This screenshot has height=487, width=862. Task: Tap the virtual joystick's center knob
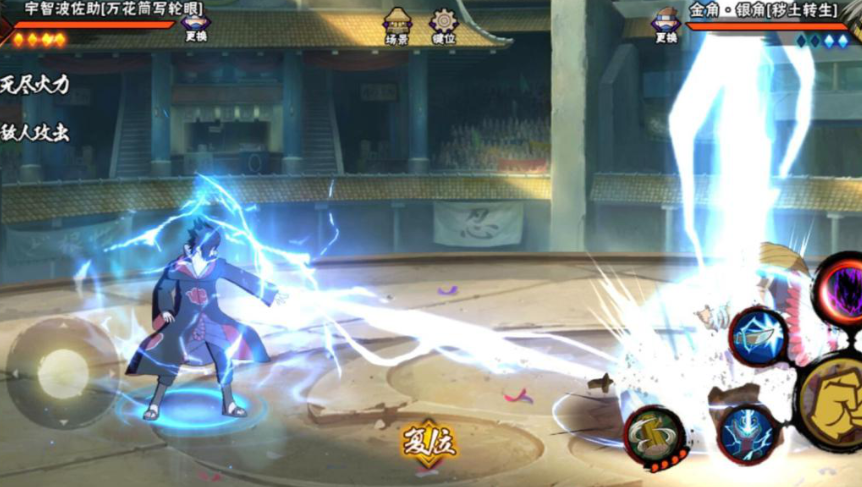click(62, 370)
